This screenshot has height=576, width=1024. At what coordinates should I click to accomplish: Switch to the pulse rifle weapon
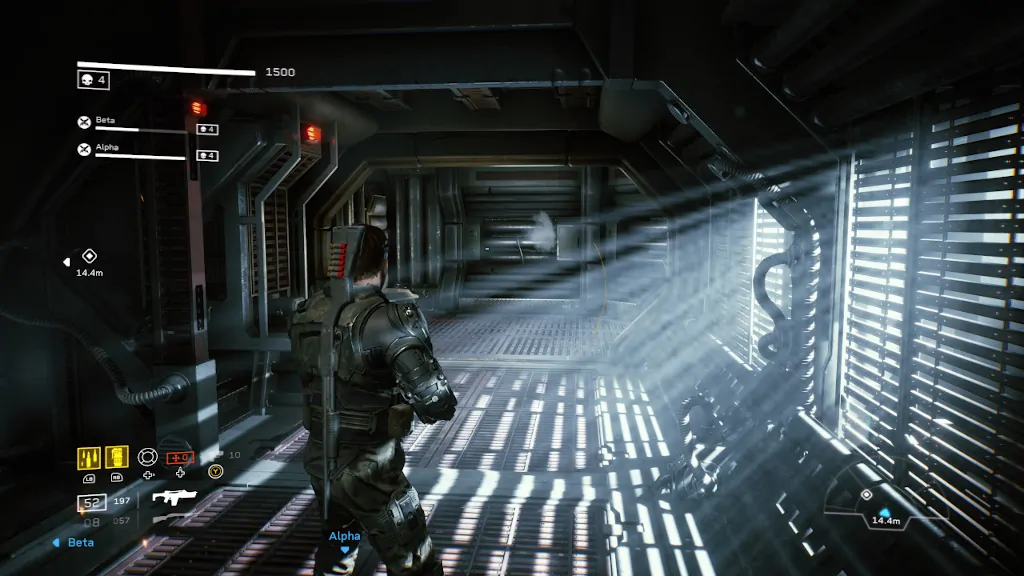(174, 497)
